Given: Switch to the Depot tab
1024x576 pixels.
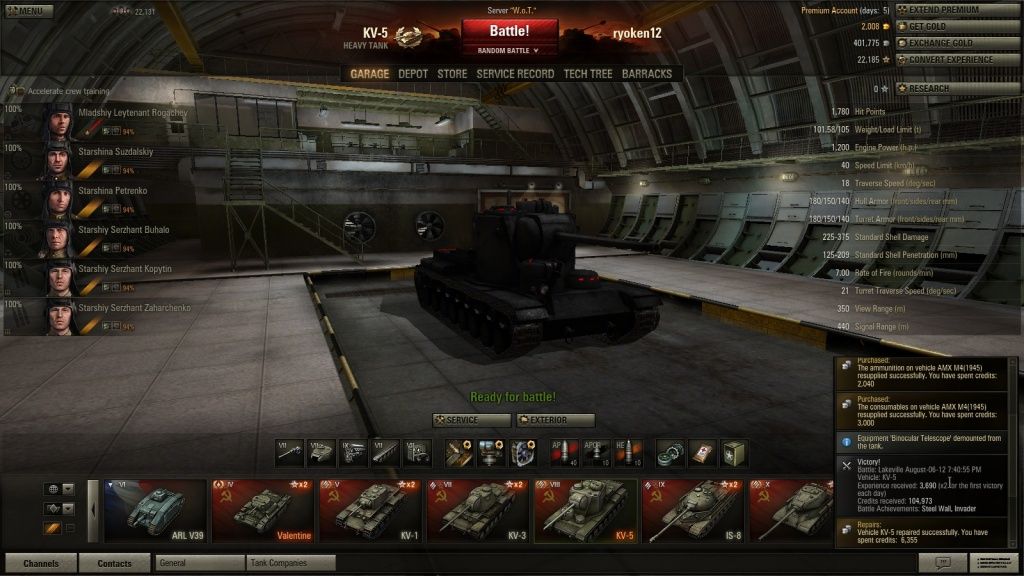Looking at the screenshot, I should point(413,74).
